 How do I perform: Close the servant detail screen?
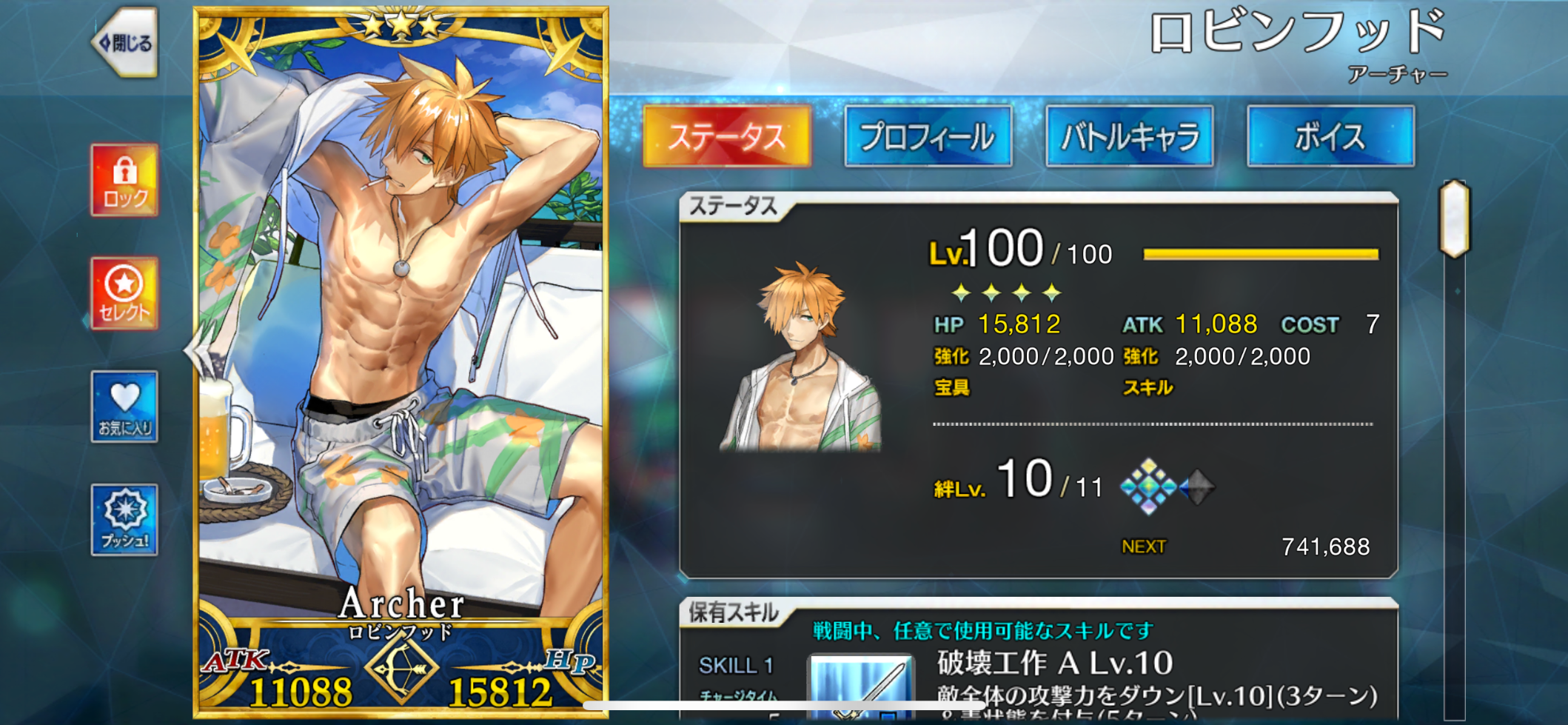point(126,42)
